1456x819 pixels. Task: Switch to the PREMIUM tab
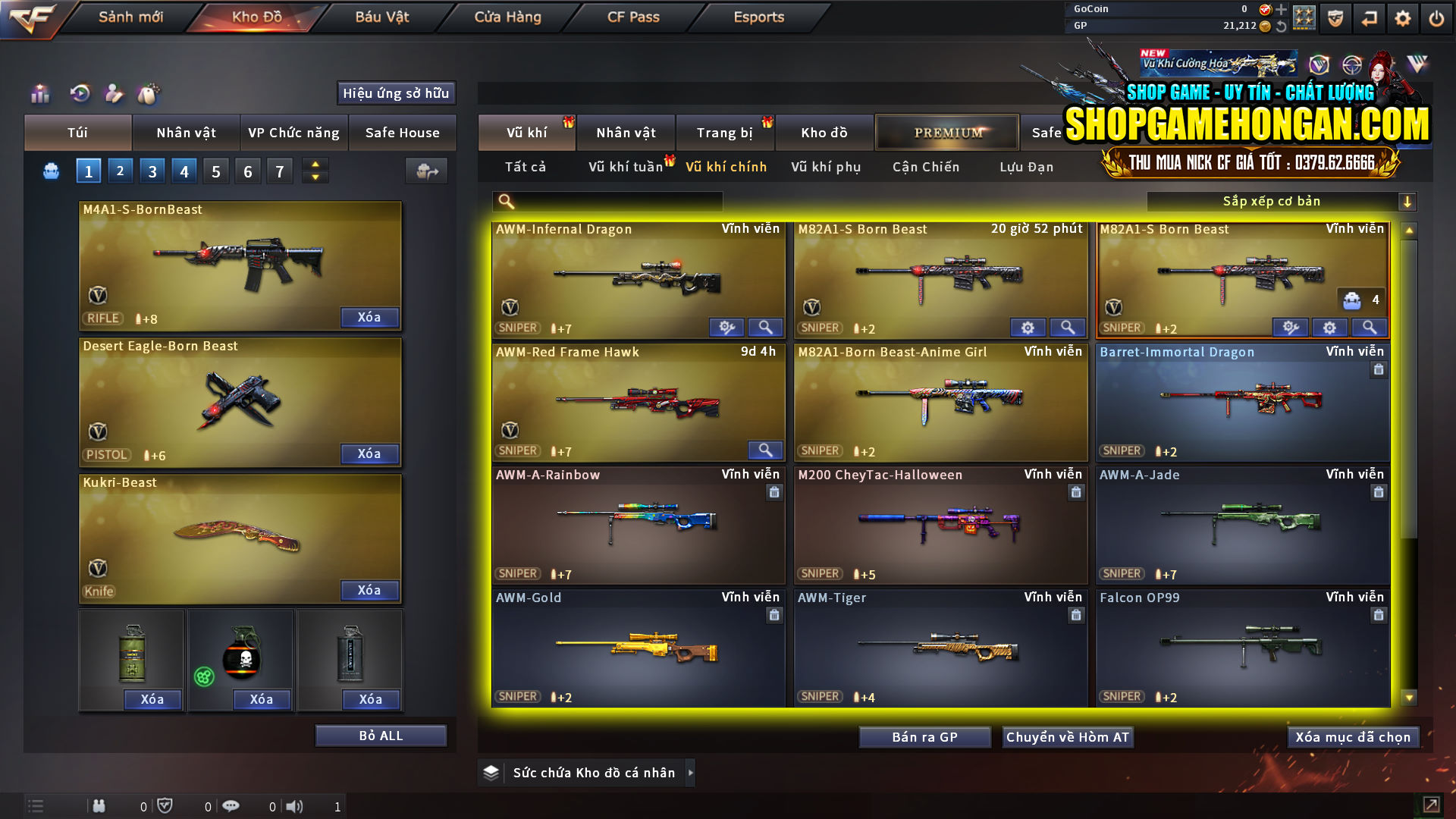click(x=946, y=132)
